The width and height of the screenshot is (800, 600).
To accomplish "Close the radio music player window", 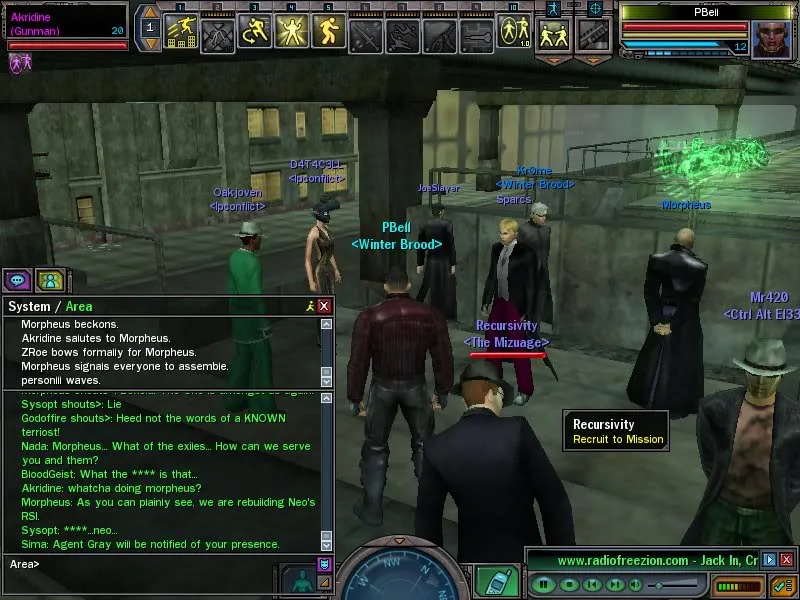I will tap(784, 560).
